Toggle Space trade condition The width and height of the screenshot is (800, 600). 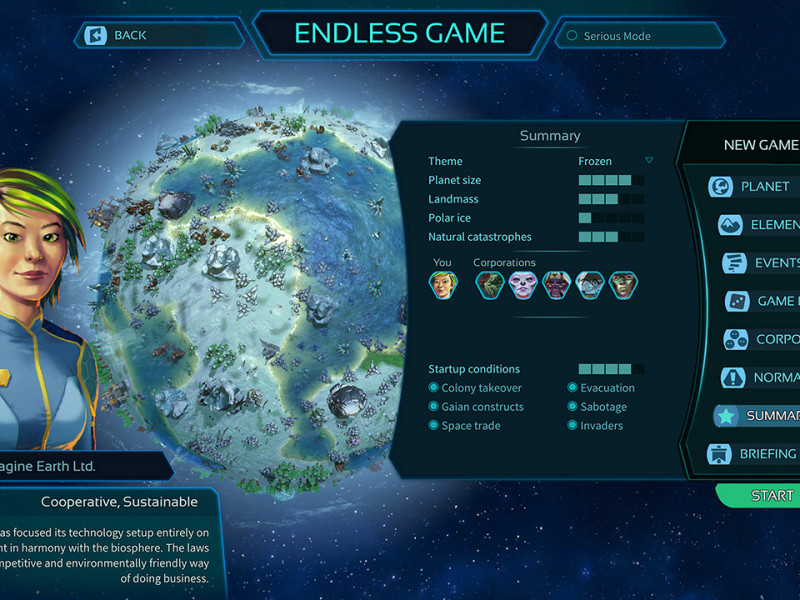click(x=434, y=426)
